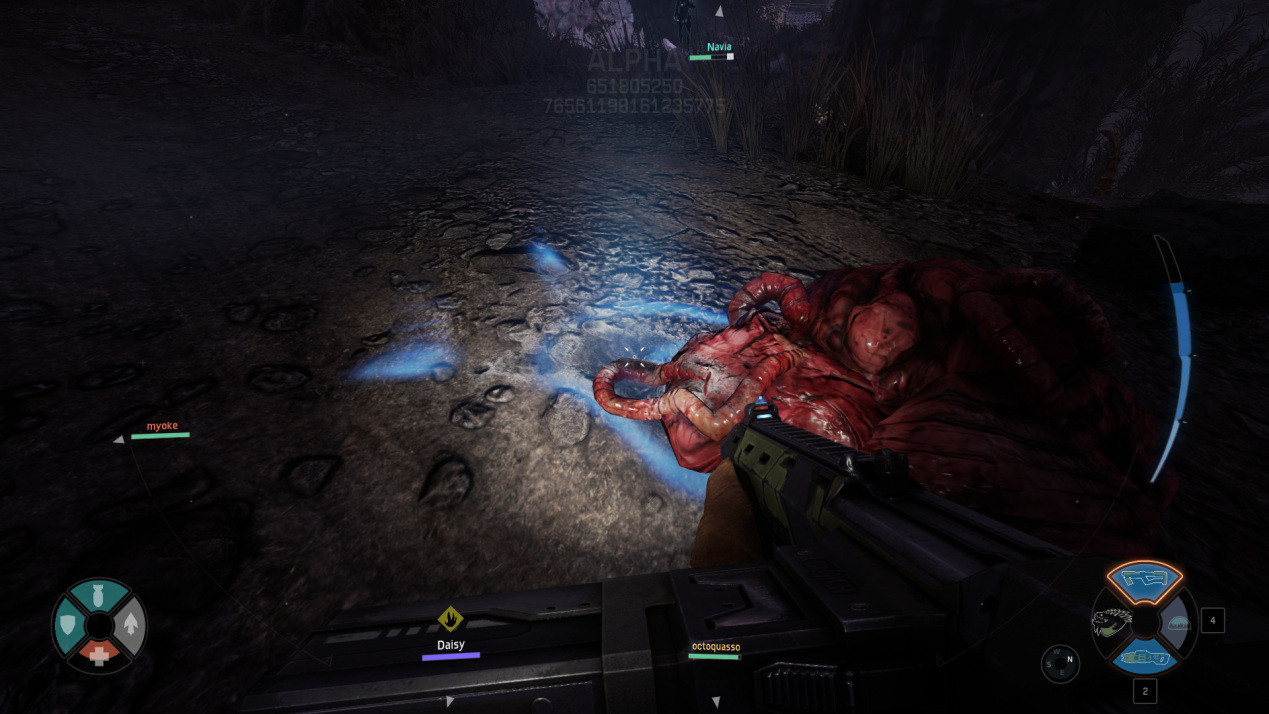1269x714 pixels.
Task: Switch to the bottom blue gun slot
Action: 1144,659
